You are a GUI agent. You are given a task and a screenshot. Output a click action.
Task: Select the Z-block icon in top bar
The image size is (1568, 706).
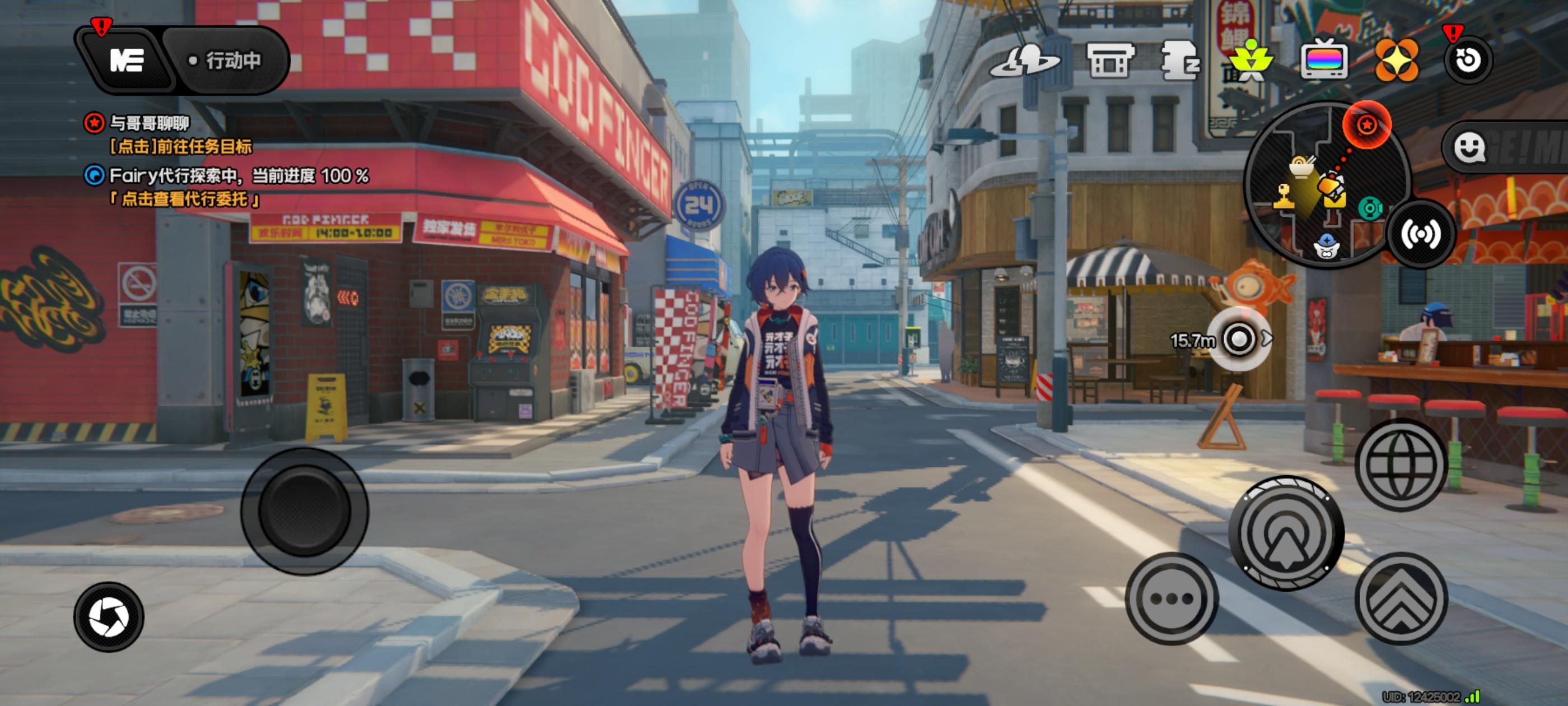[x=1180, y=61]
